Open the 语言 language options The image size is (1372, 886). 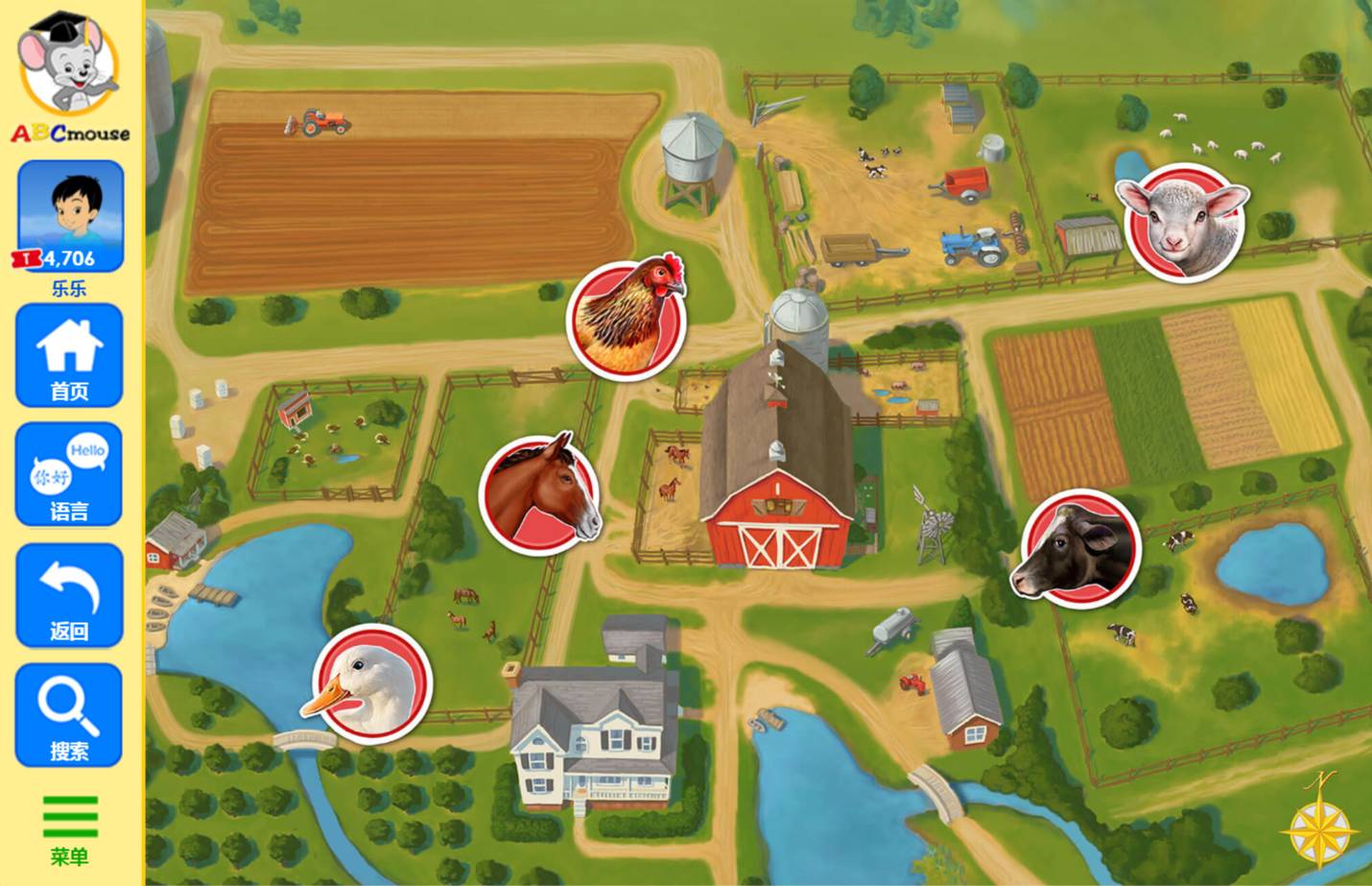[69, 475]
